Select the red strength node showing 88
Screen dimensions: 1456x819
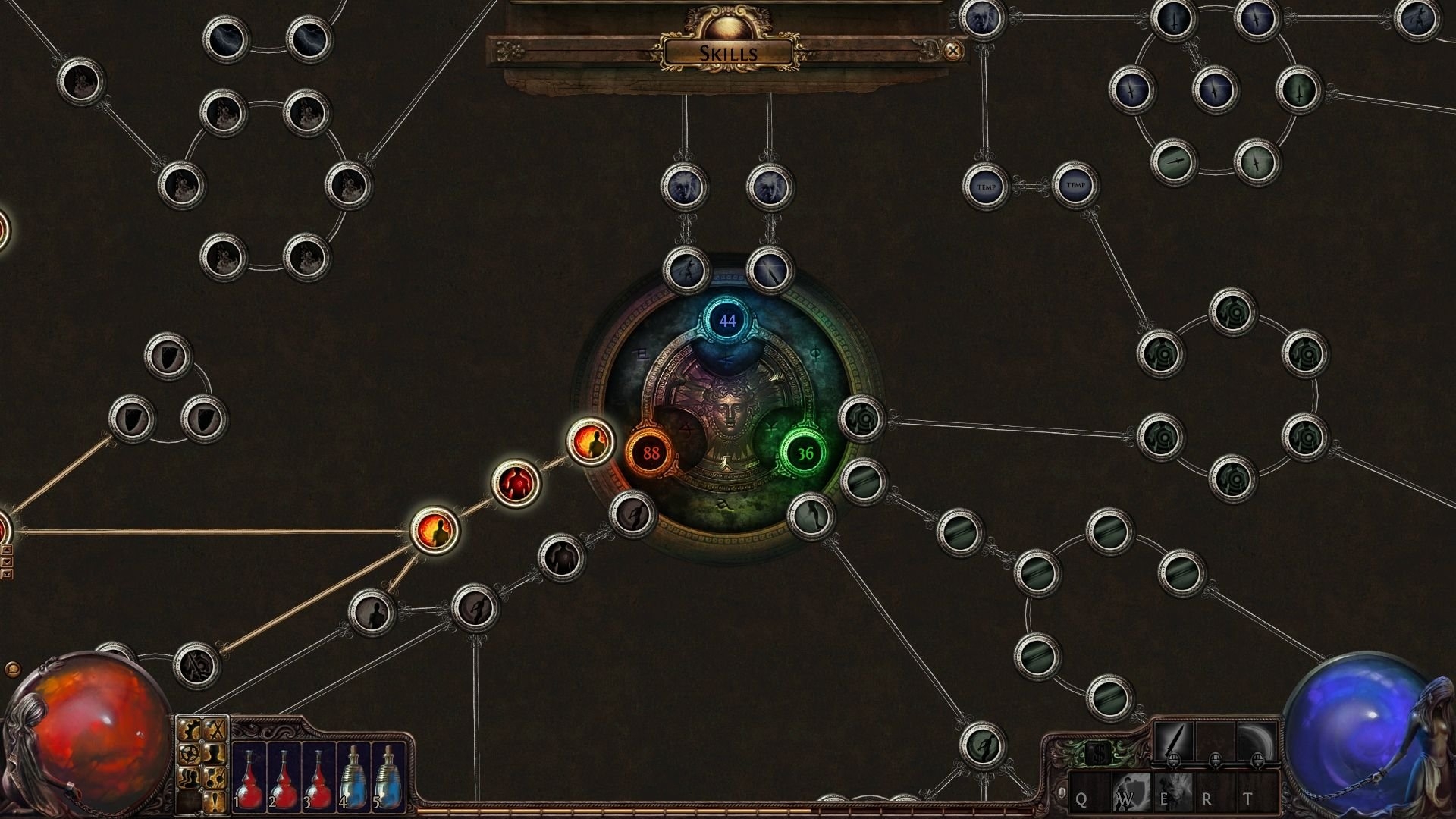pyautogui.click(x=651, y=453)
